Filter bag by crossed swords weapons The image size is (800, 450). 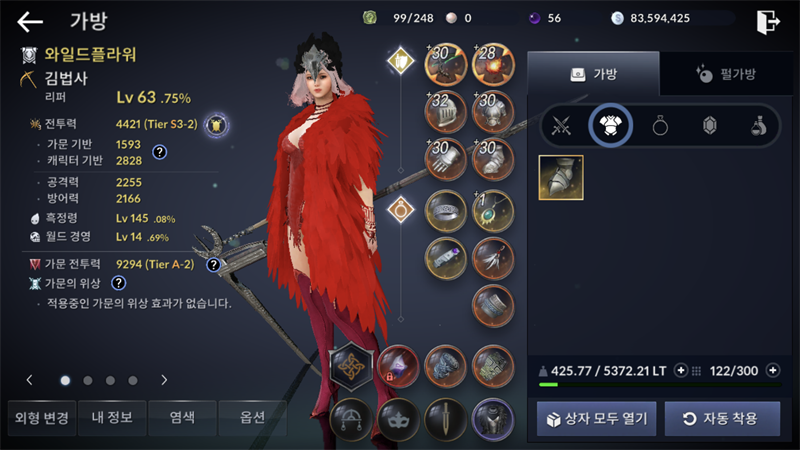tap(561, 126)
